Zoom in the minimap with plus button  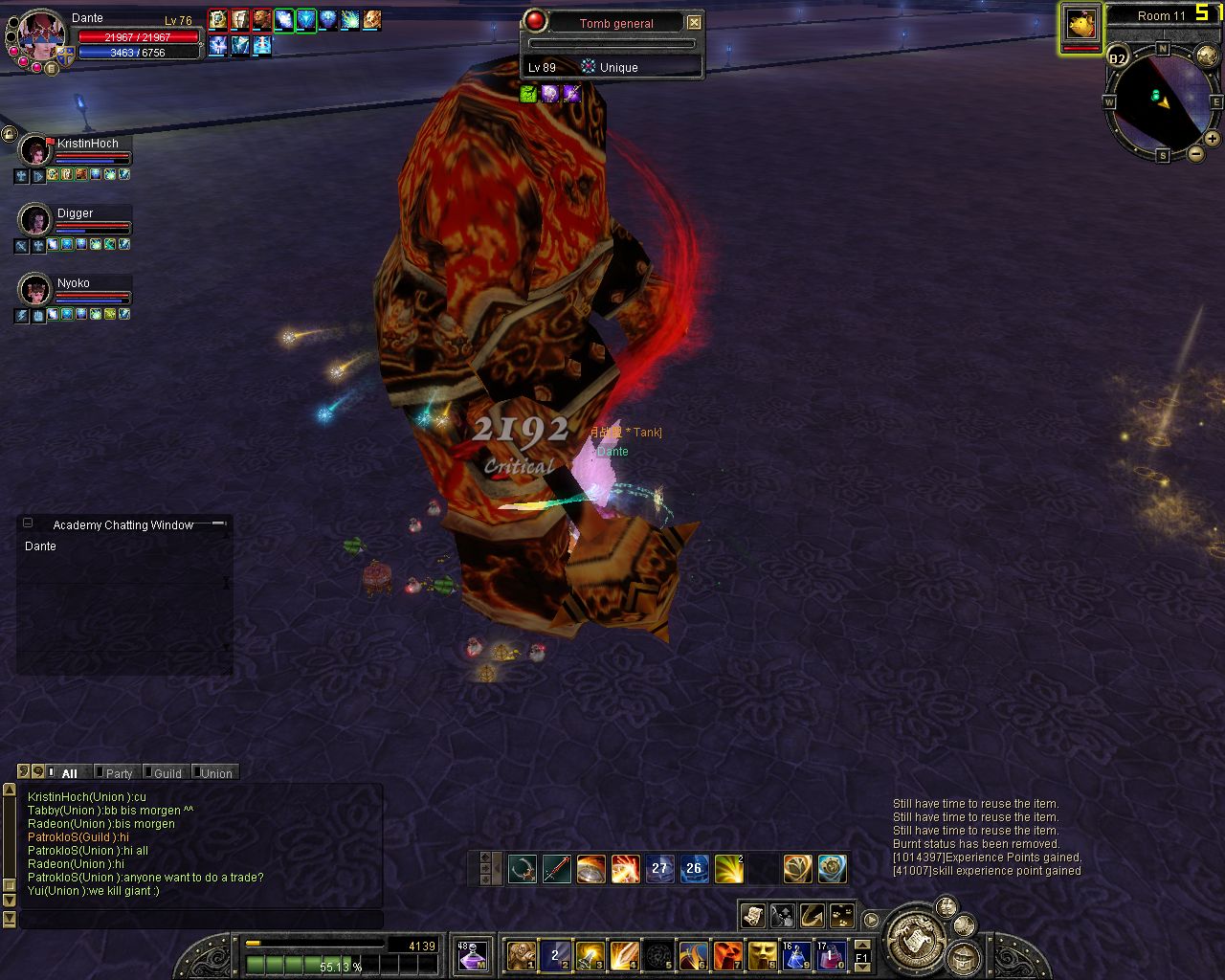[1212, 139]
